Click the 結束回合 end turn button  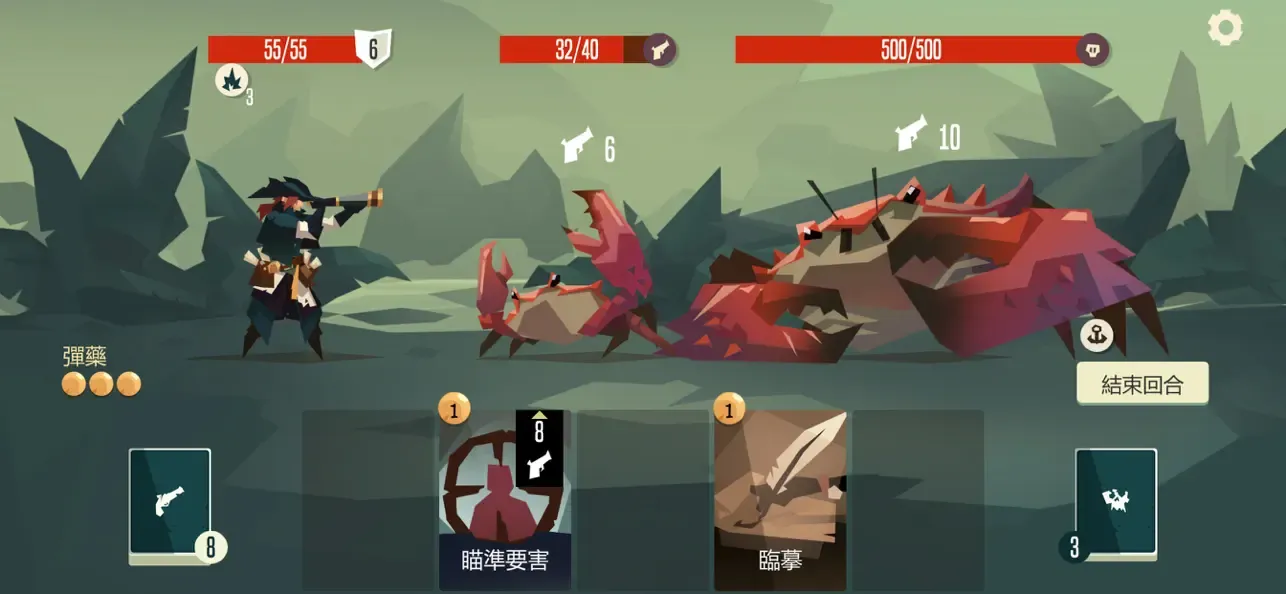(x=1142, y=384)
